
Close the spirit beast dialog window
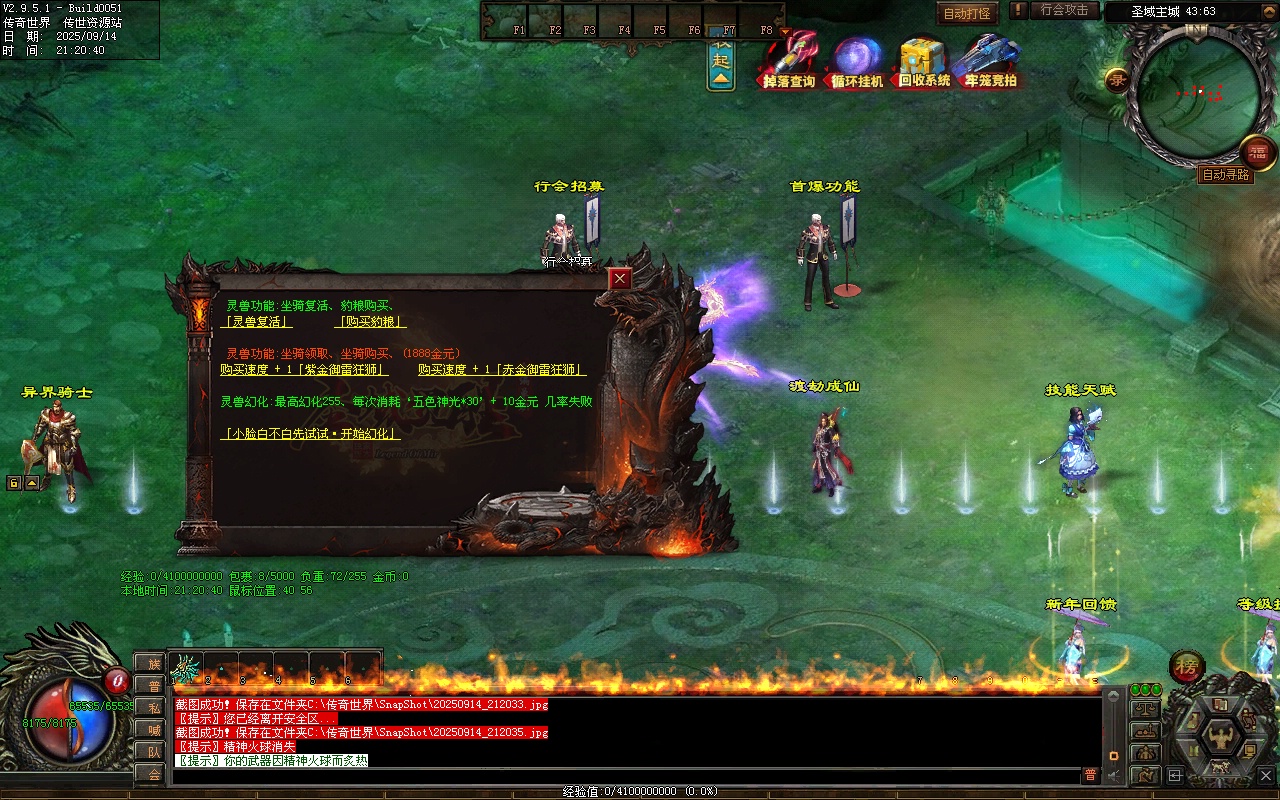tap(621, 279)
